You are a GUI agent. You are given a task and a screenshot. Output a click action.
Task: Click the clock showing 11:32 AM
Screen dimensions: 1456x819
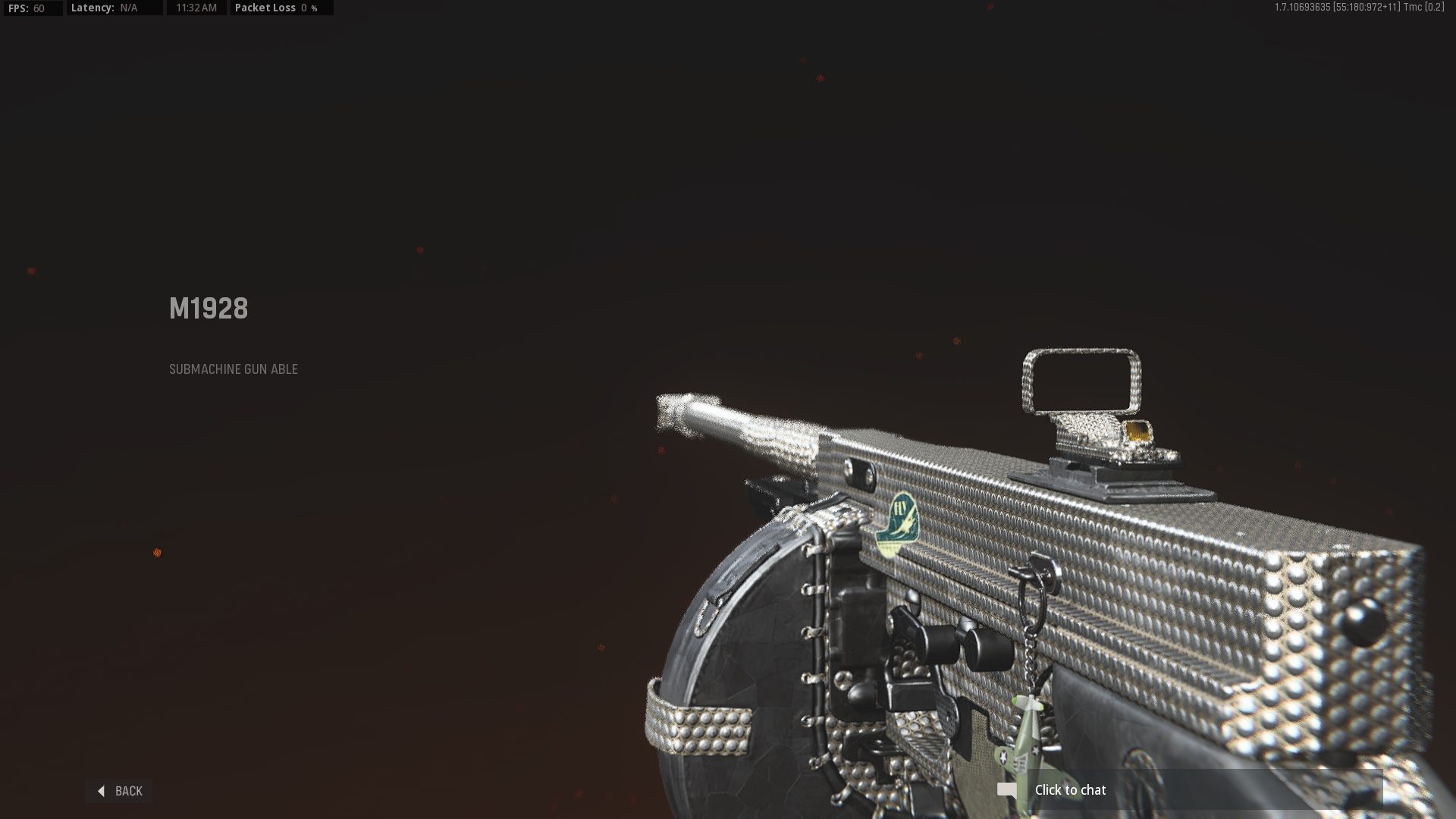[x=196, y=9]
